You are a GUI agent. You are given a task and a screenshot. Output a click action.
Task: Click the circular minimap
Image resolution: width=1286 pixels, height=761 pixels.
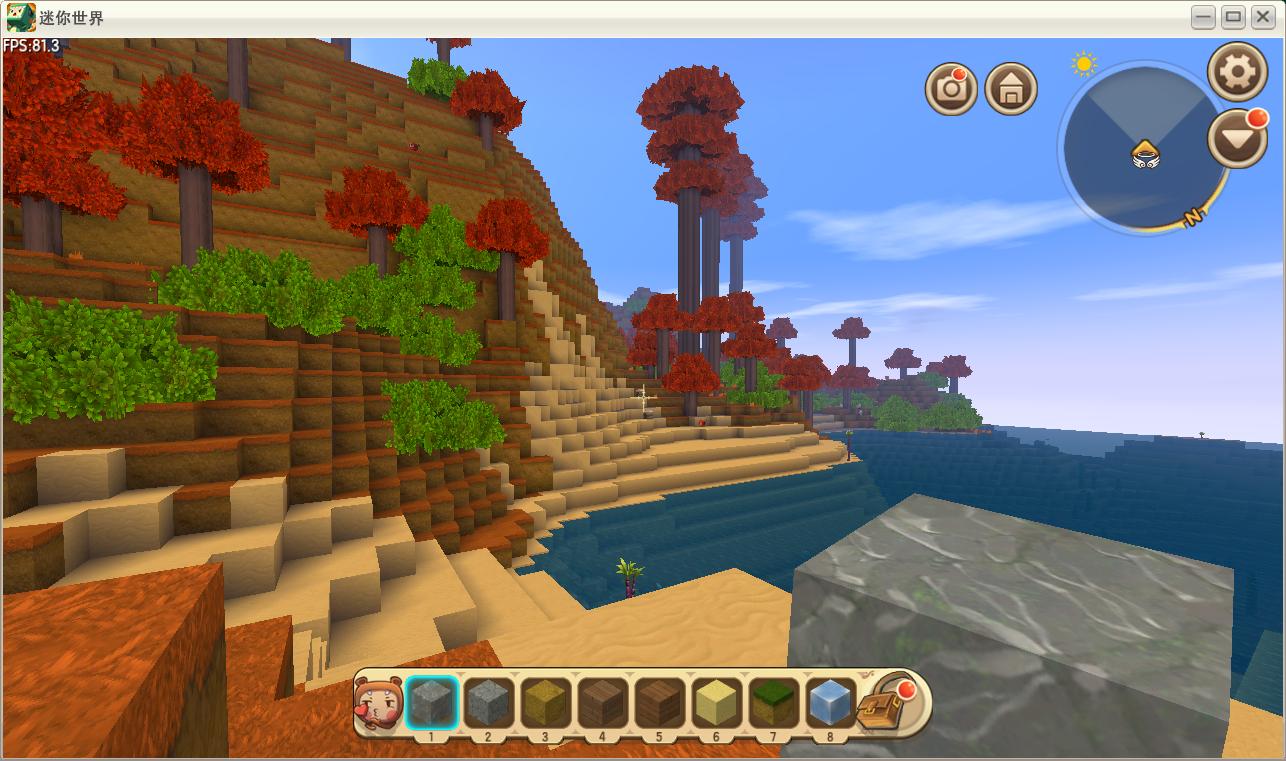[1145, 150]
